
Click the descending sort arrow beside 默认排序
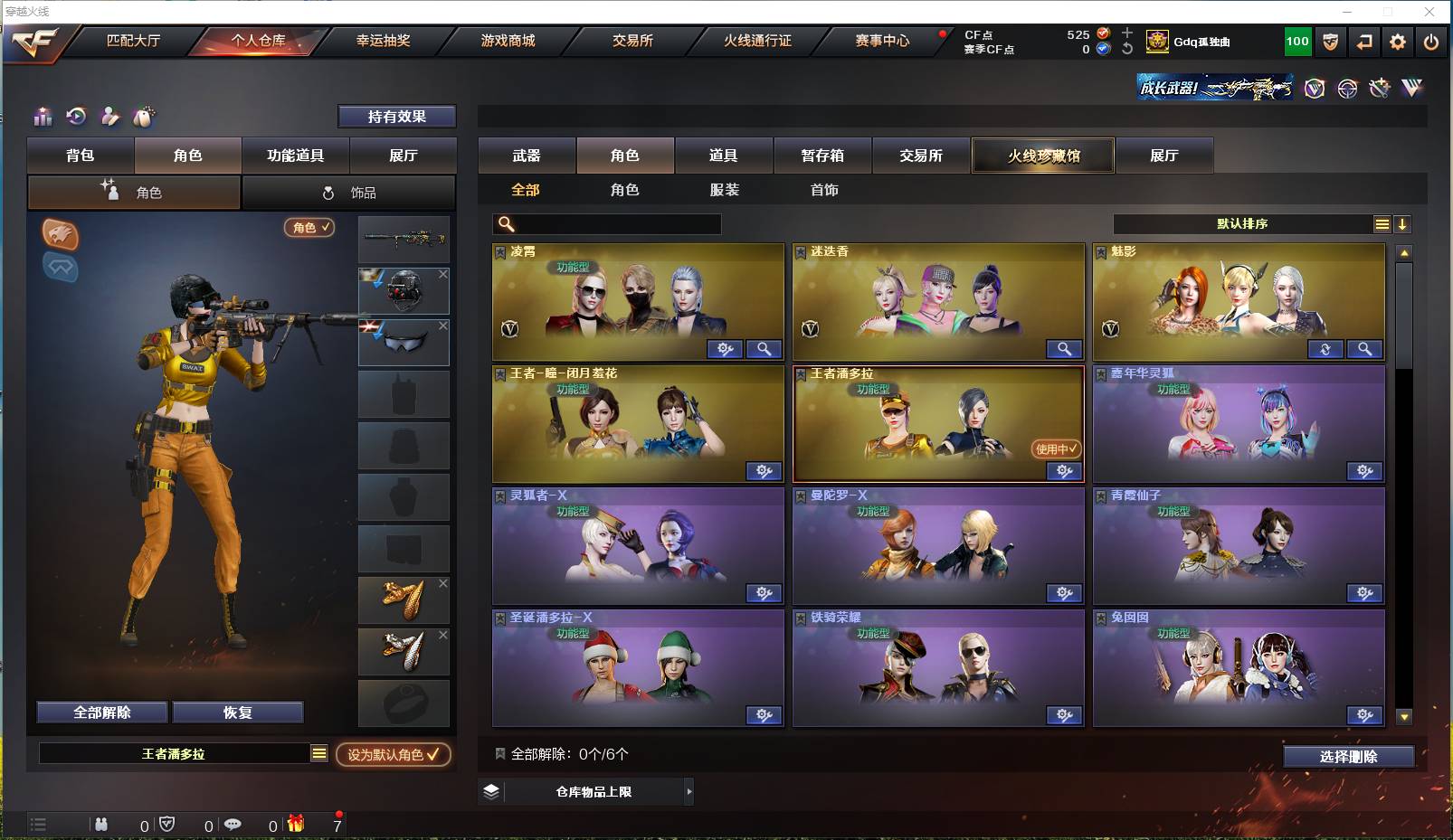point(1402,223)
